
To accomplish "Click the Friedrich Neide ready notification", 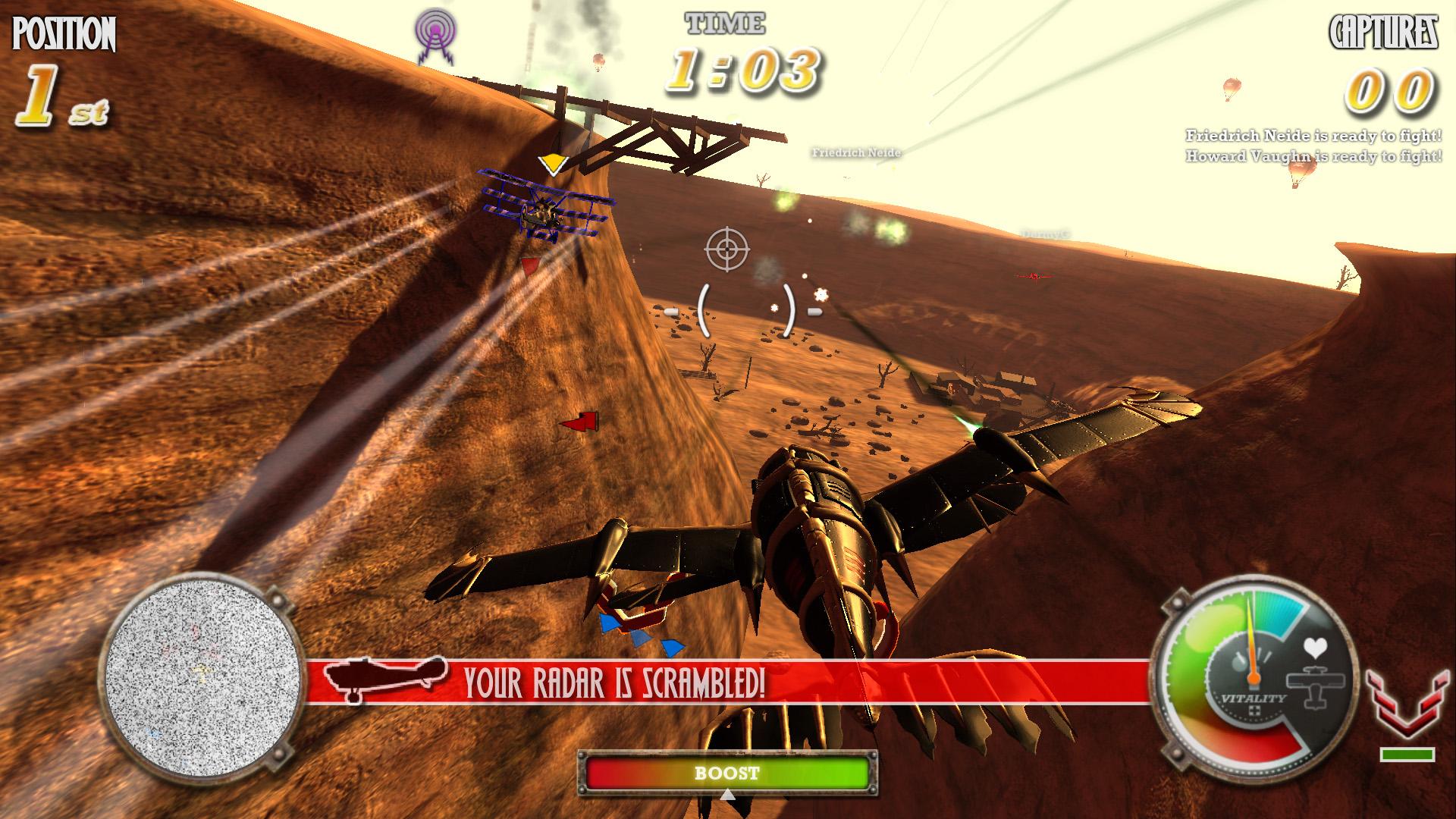I will [x=1312, y=137].
